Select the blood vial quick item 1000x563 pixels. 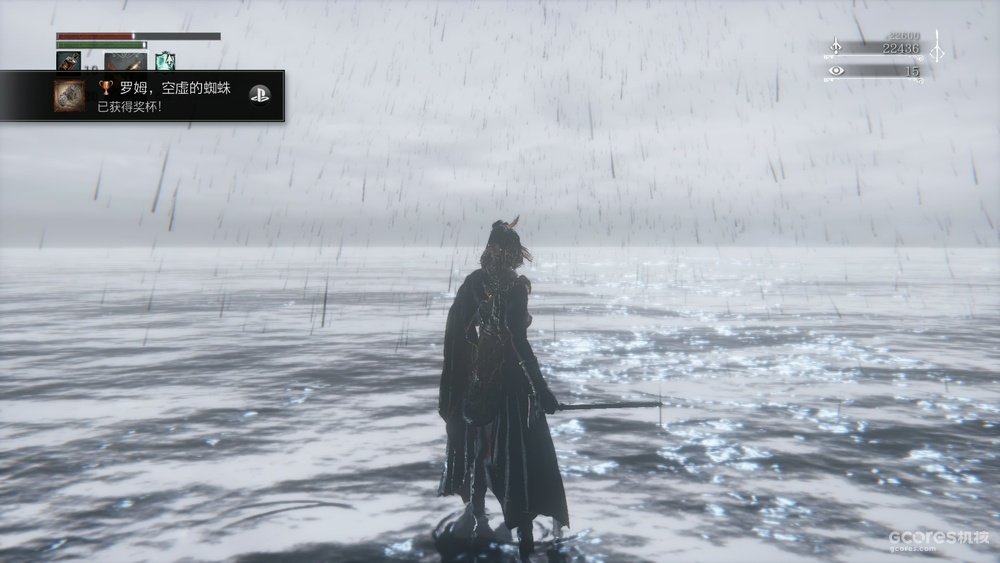tap(69, 61)
